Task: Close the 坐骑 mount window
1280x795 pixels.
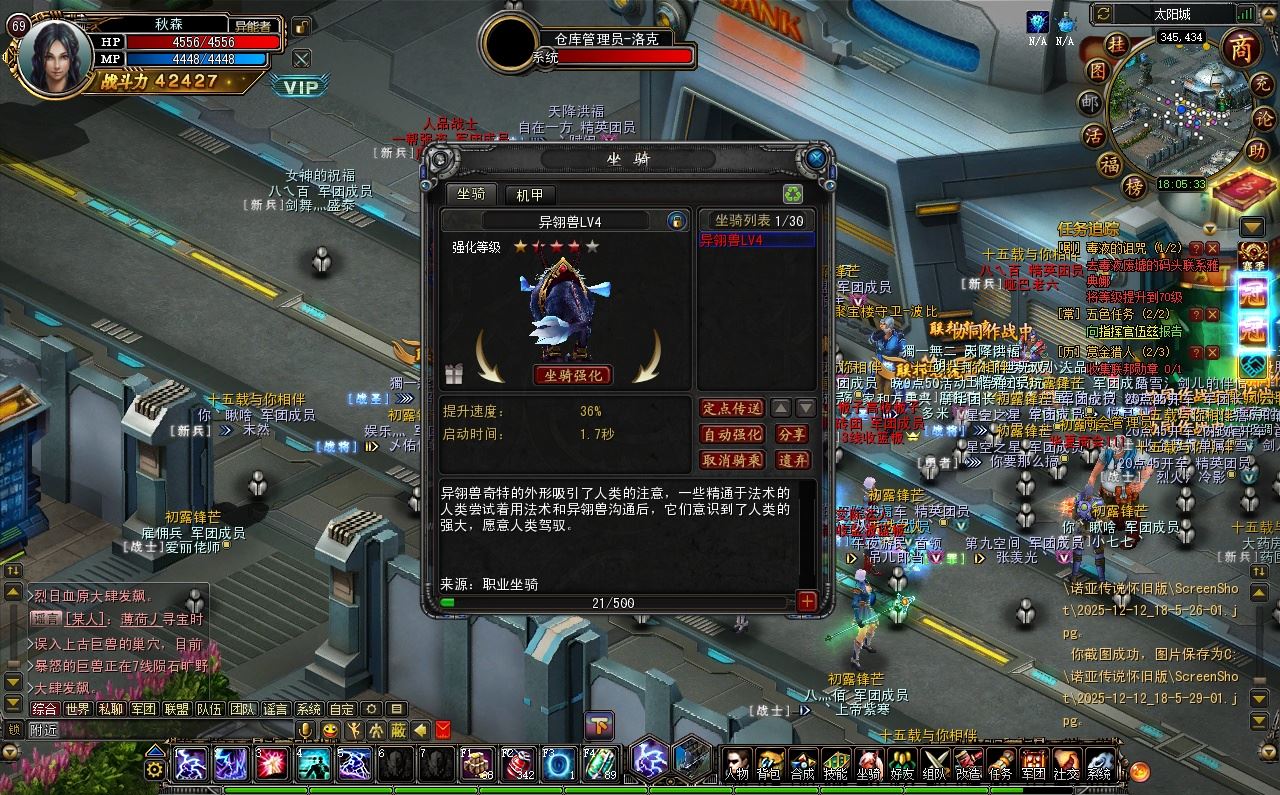Action: tap(816, 159)
